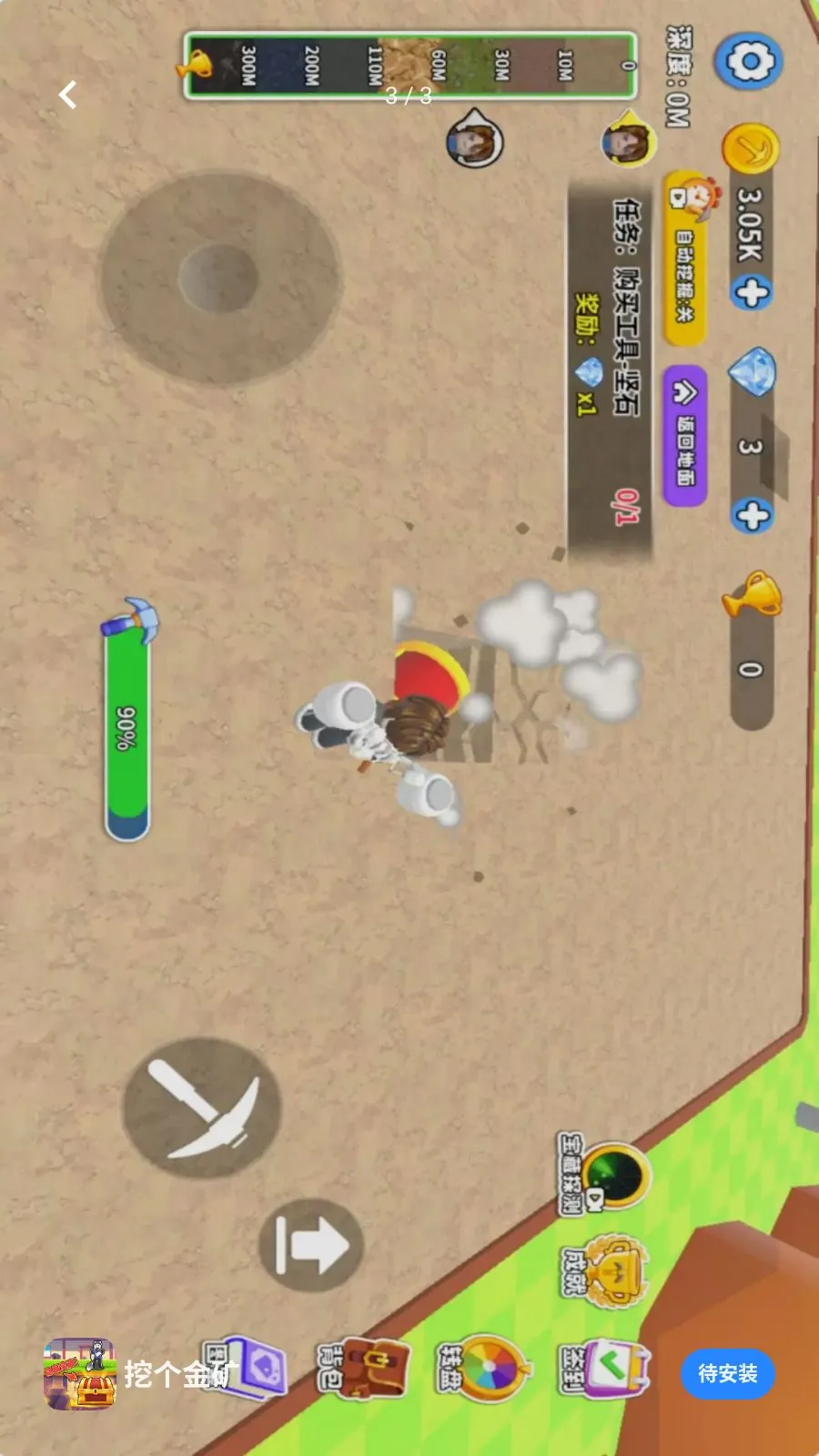Open the 购买工具 quest tracker panel
The image size is (819, 1456).
(x=611, y=364)
